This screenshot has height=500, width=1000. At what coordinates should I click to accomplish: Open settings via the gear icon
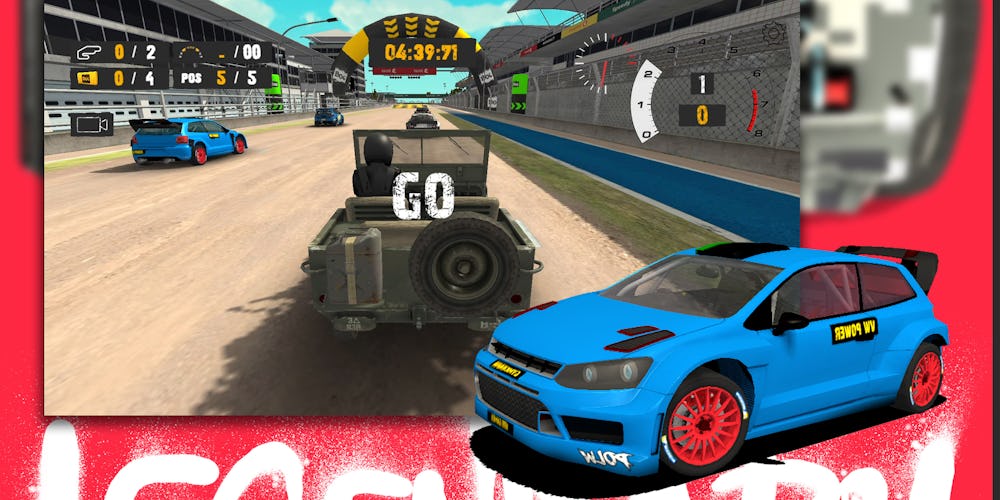[x=774, y=34]
